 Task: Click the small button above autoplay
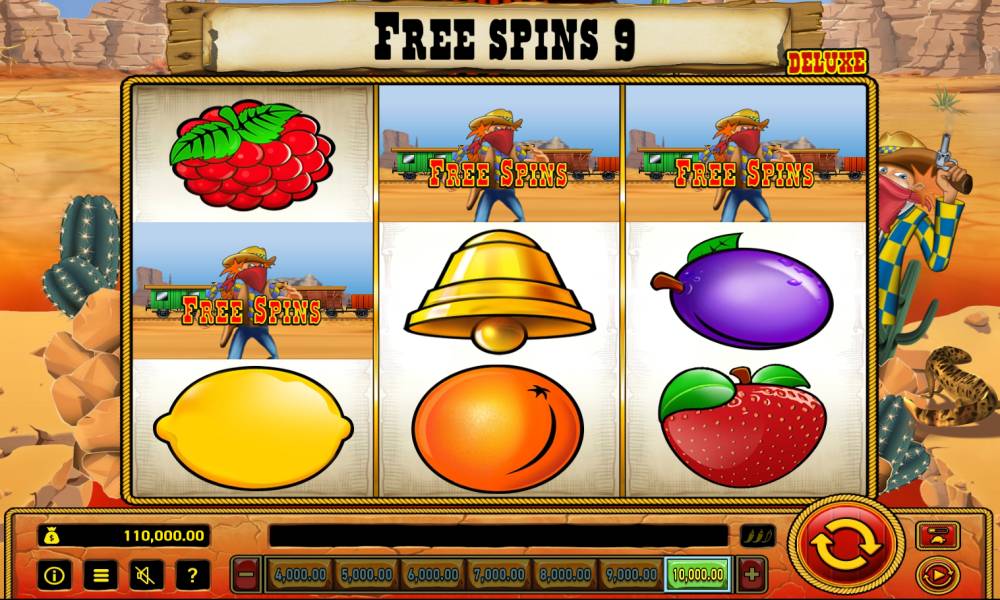click(x=937, y=535)
